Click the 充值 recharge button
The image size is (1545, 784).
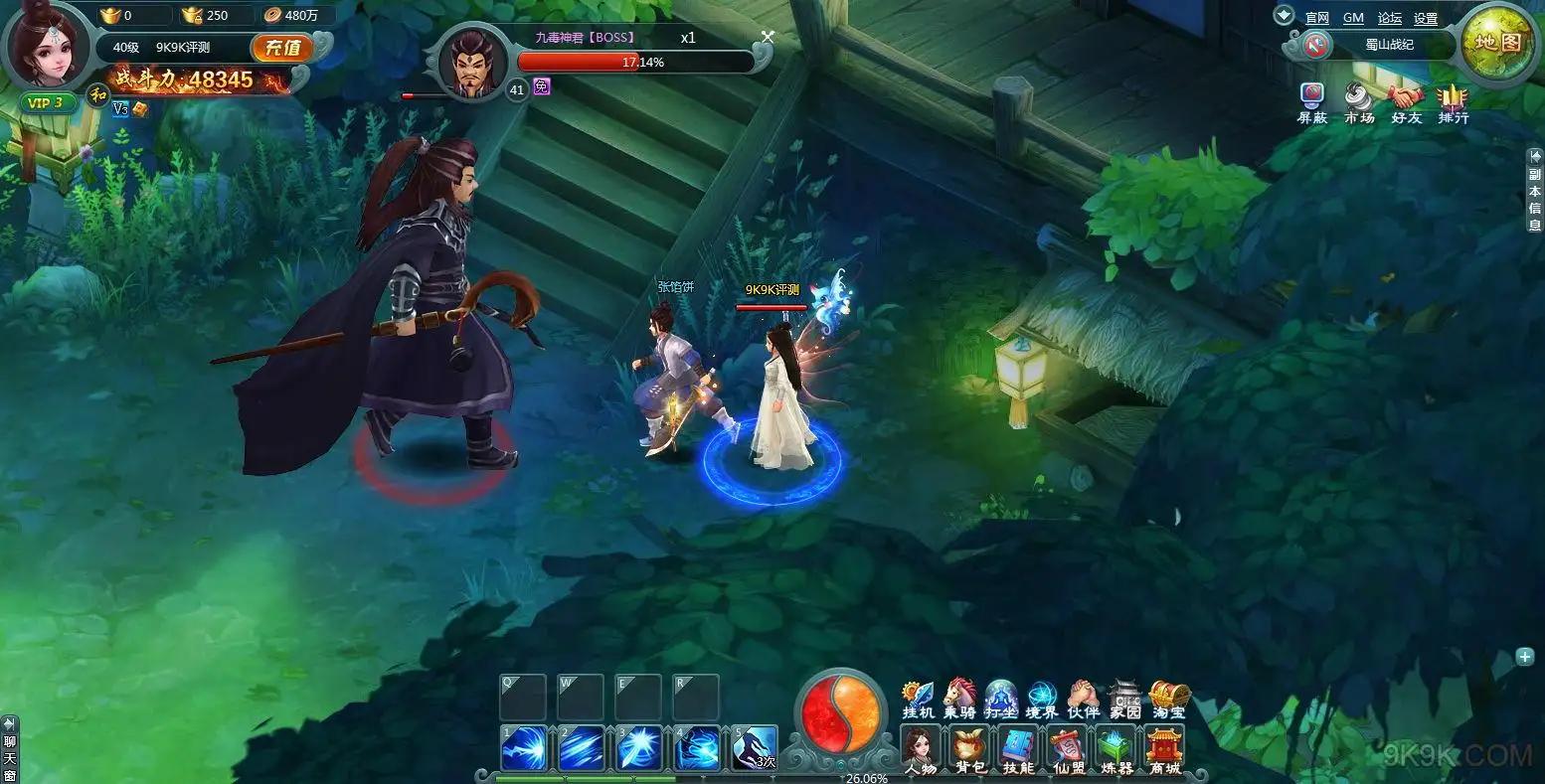282,48
